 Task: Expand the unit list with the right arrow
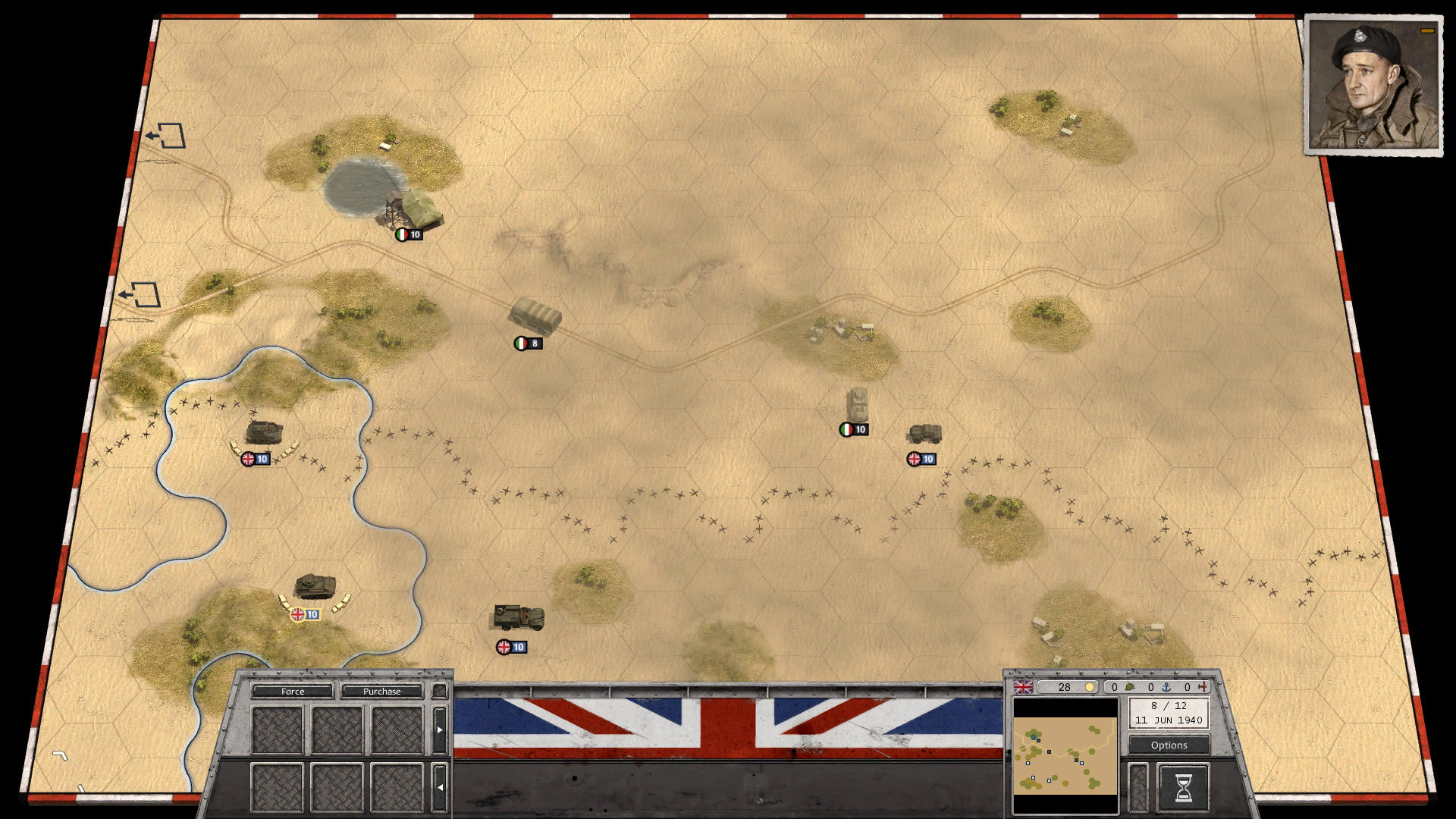440,728
